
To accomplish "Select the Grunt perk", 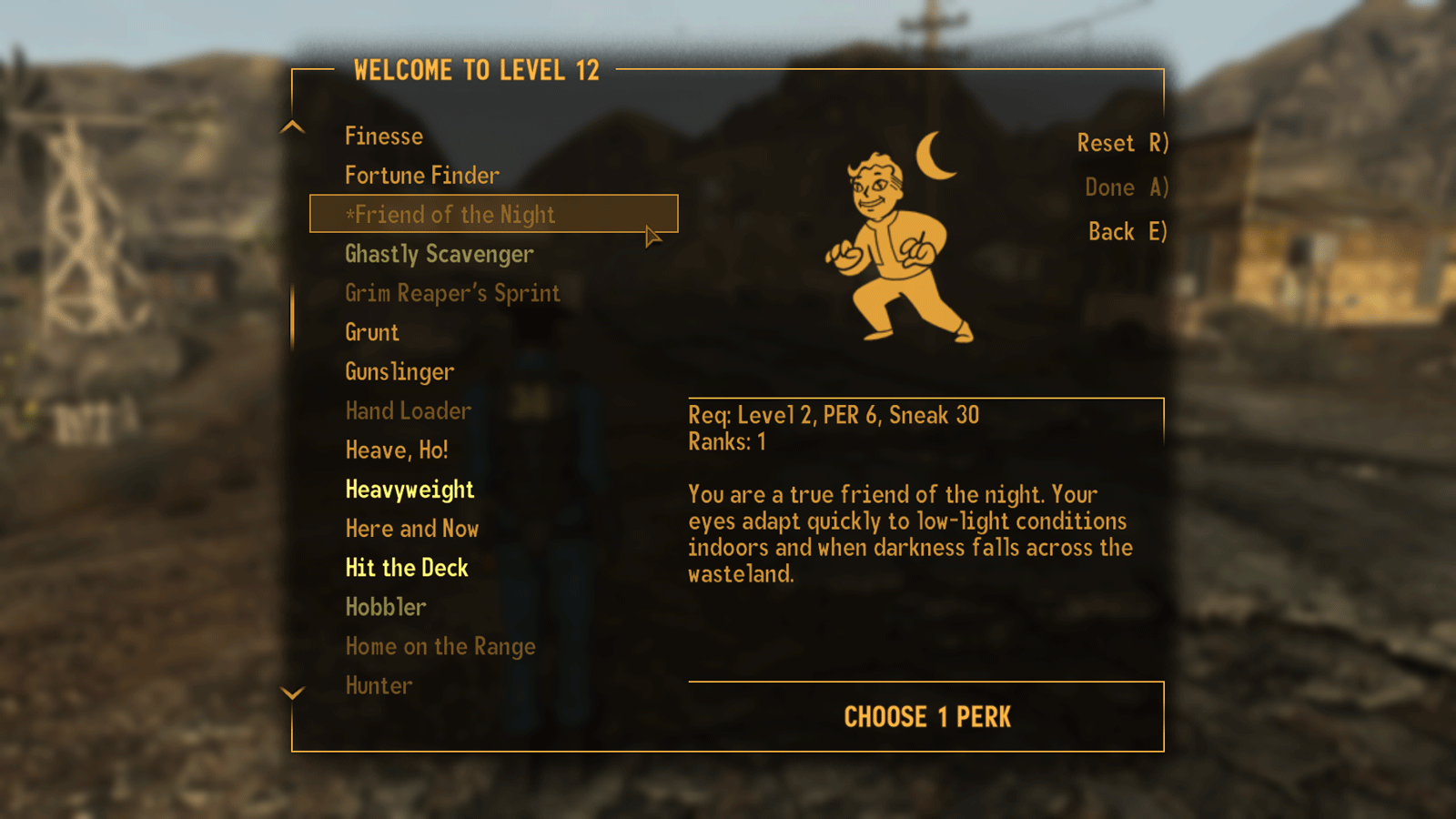I will click(x=371, y=332).
